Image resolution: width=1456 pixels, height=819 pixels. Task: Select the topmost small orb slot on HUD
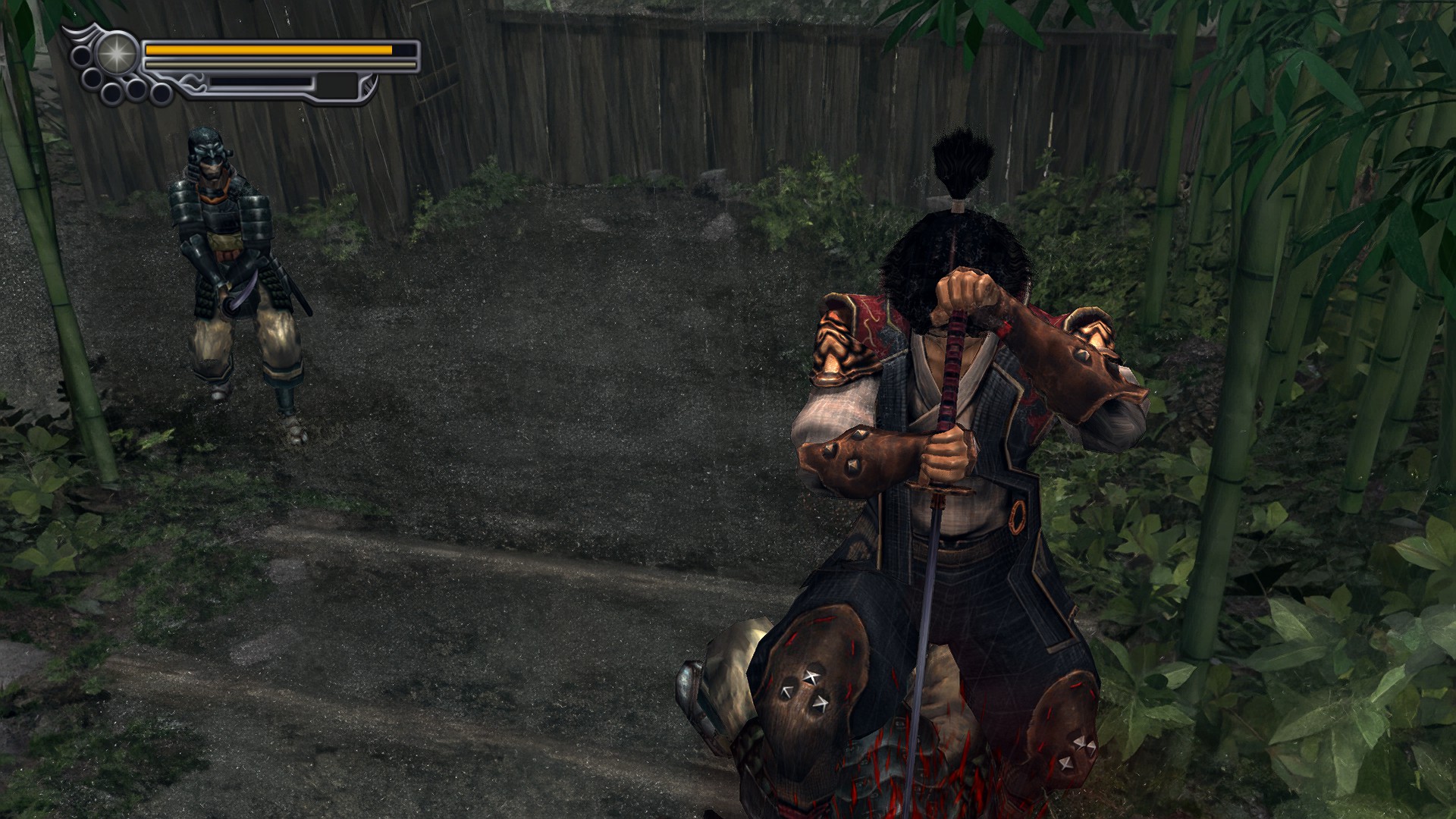pos(81,55)
